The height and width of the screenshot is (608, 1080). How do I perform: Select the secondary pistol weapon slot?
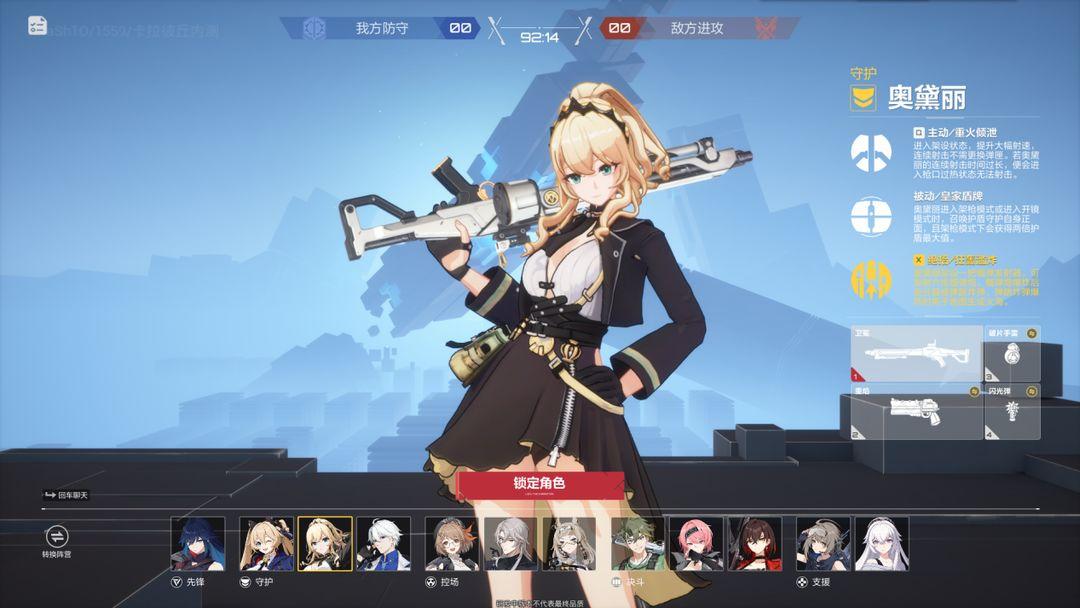[x=916, y=412]
